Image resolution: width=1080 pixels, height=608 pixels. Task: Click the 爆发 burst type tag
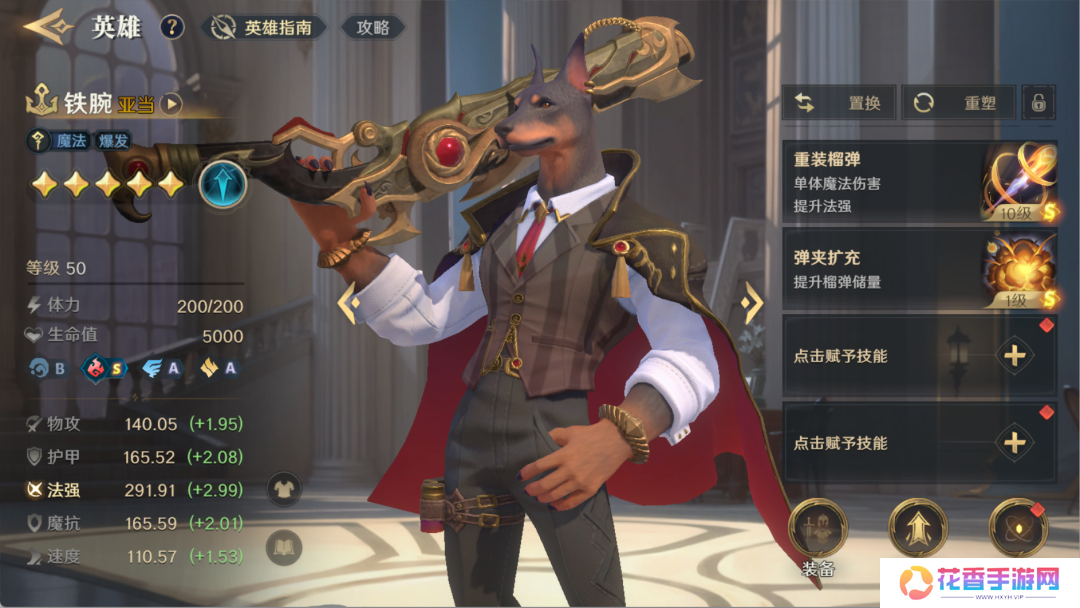pyautogui.click(x=113, y=141)
